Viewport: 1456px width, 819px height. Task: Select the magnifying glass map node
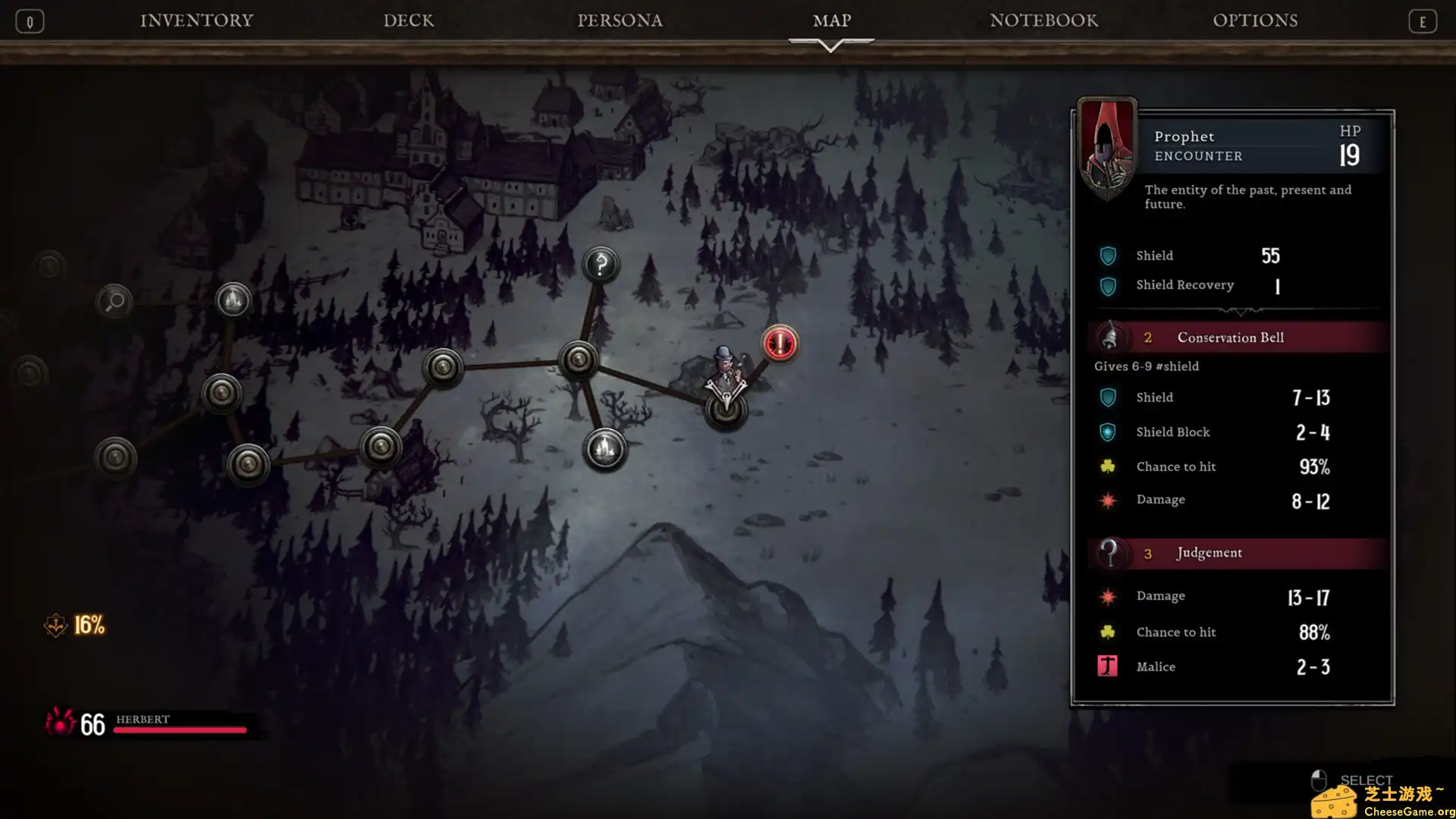pos(115,302)
